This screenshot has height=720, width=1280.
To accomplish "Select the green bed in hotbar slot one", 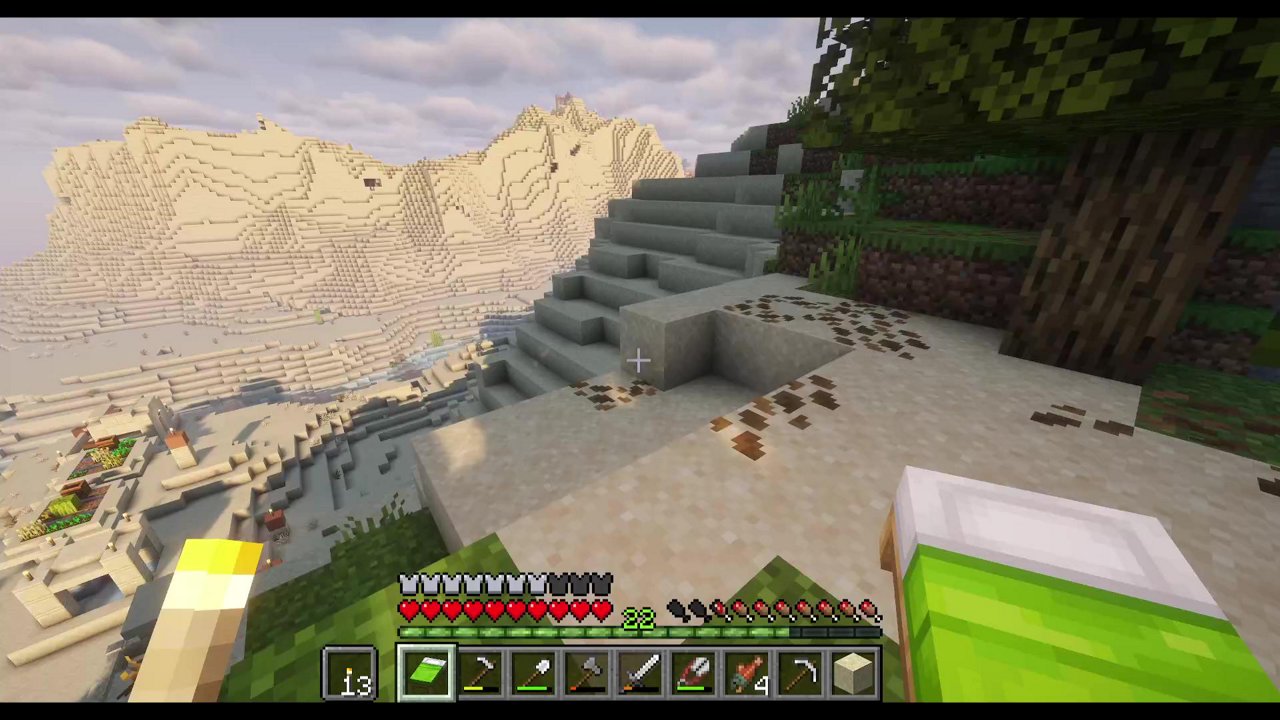I will [427, 672].
